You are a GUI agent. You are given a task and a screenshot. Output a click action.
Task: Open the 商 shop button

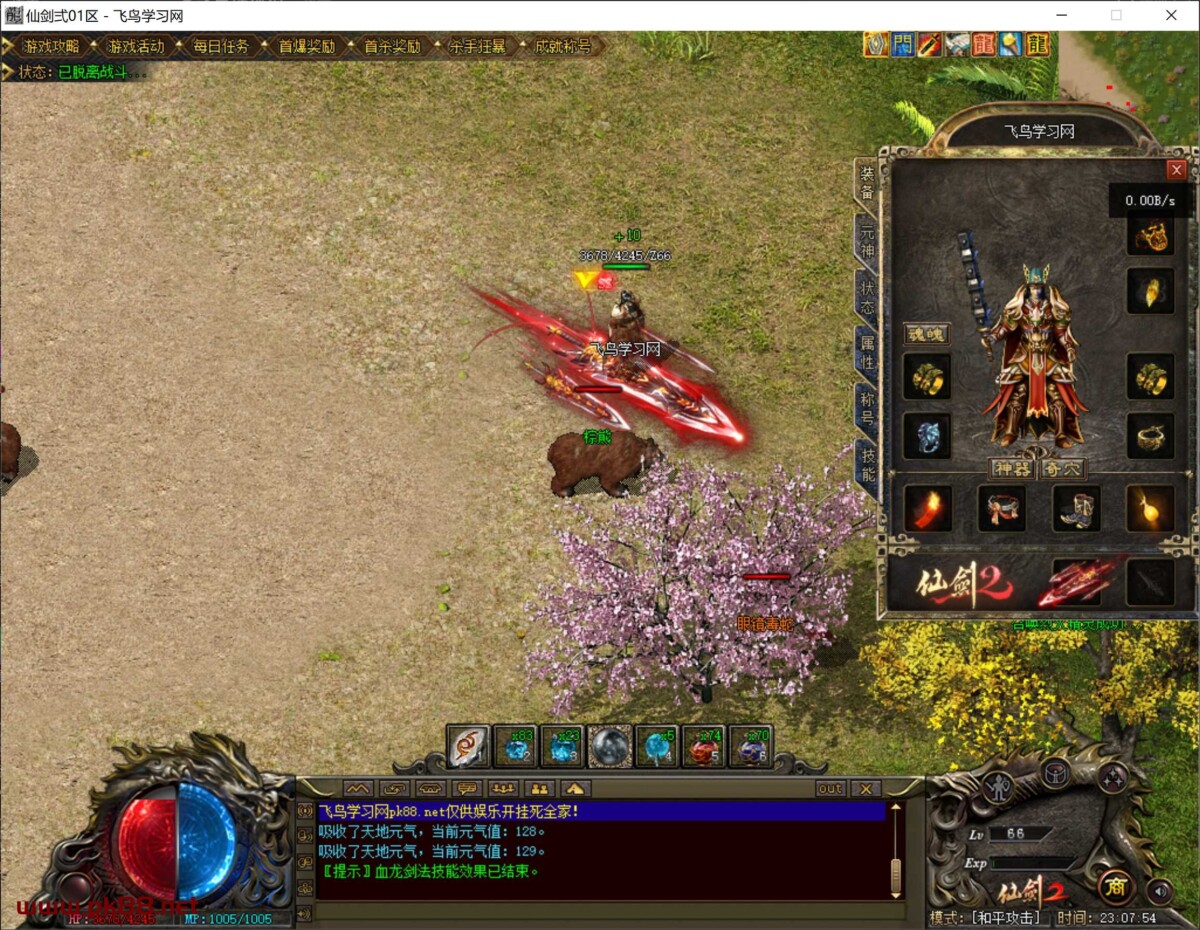[x=1115, y=886]
